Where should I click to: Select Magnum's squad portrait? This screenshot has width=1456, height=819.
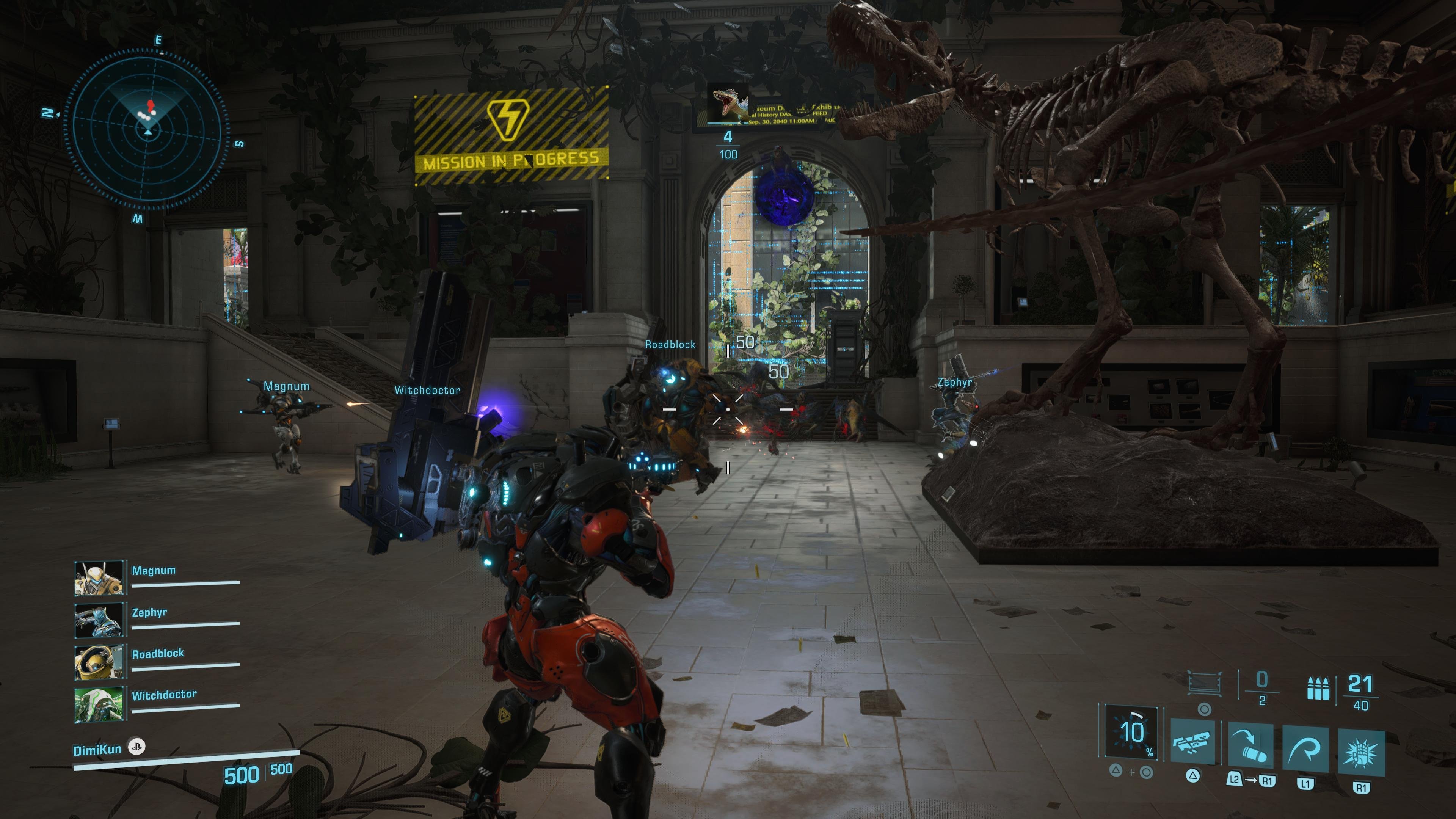tap(99, 577)
